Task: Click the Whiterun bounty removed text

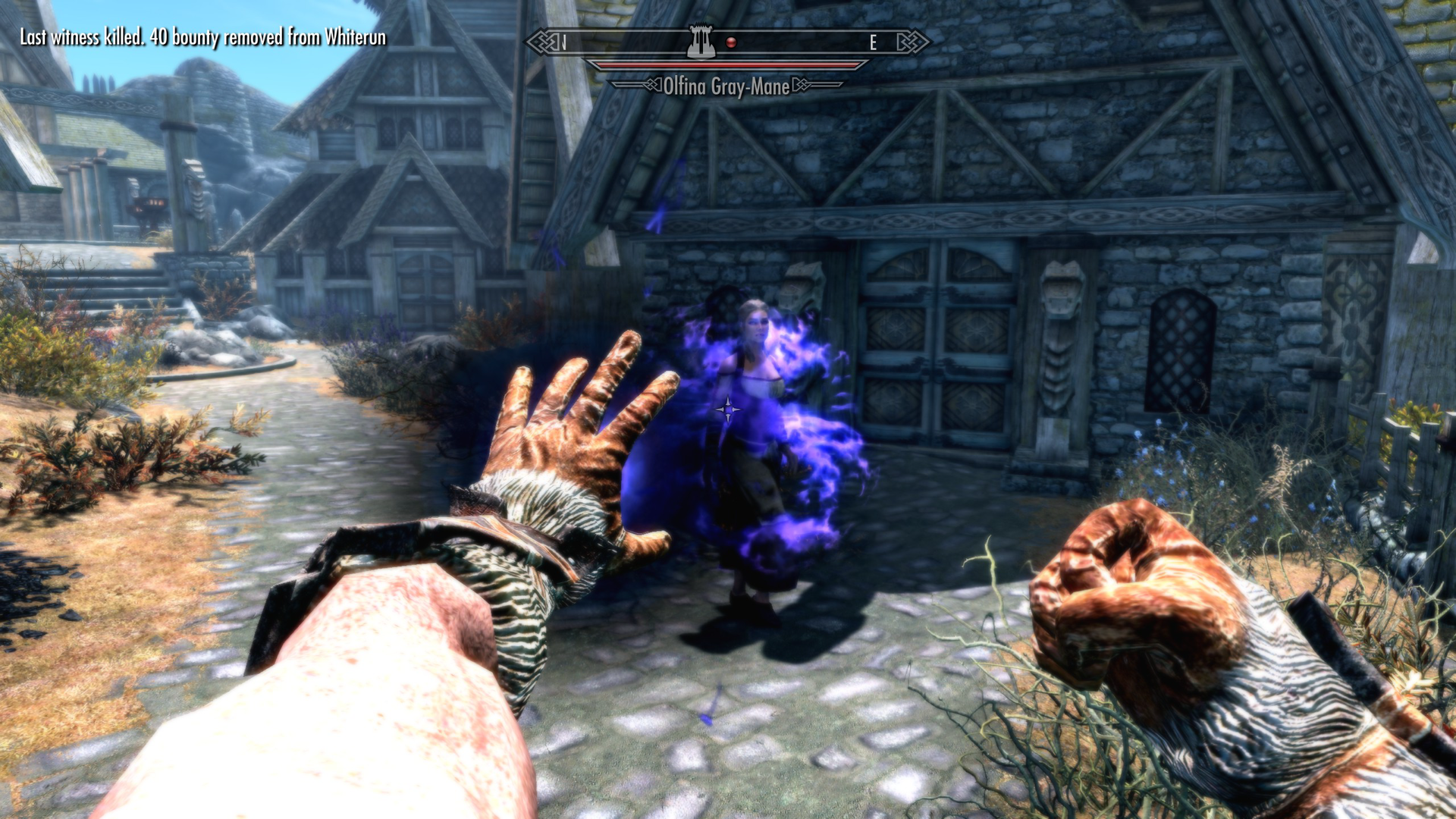Action: (x=203, y=35)
